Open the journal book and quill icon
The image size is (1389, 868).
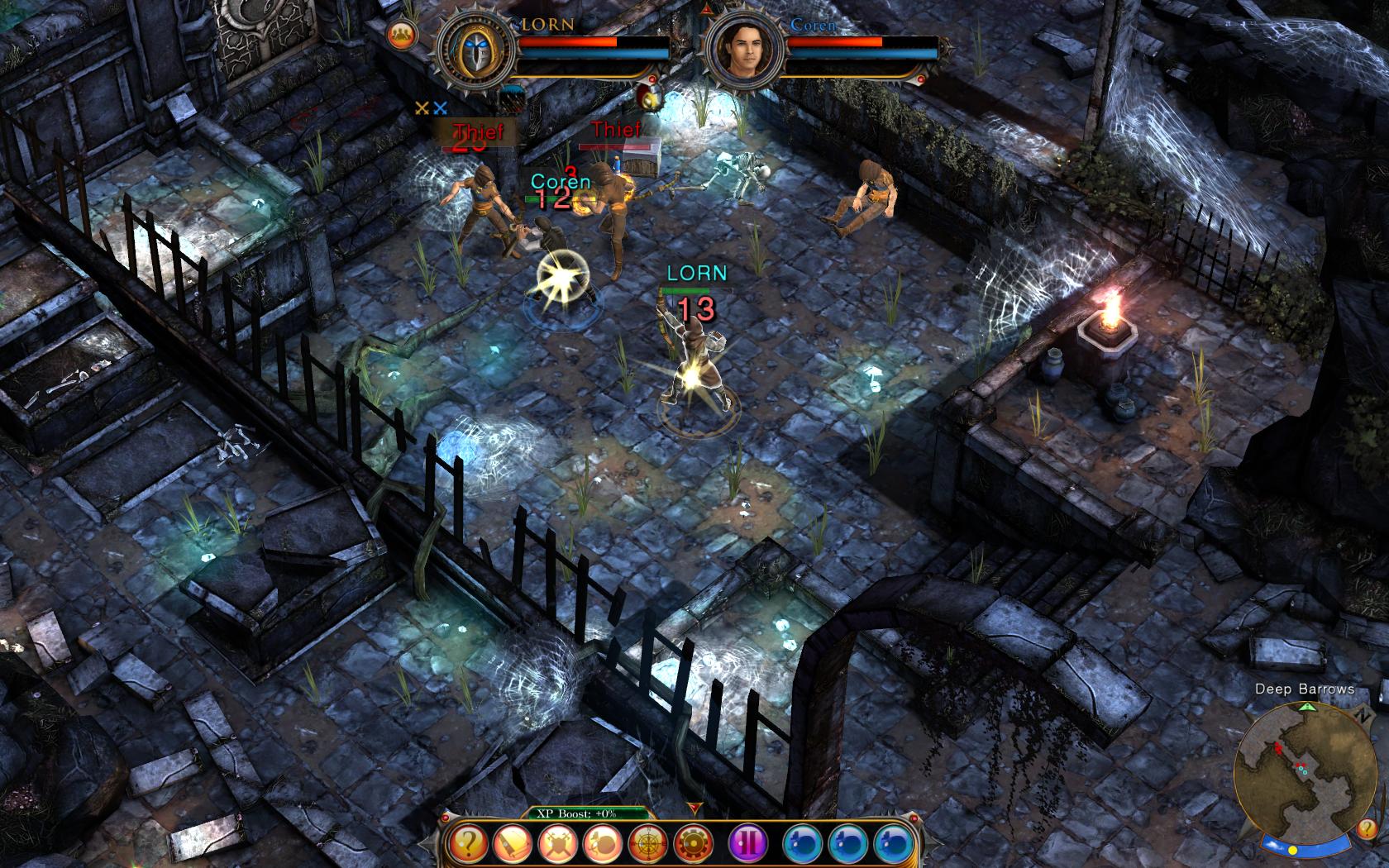pyautogui.click(x=514, y=844)
